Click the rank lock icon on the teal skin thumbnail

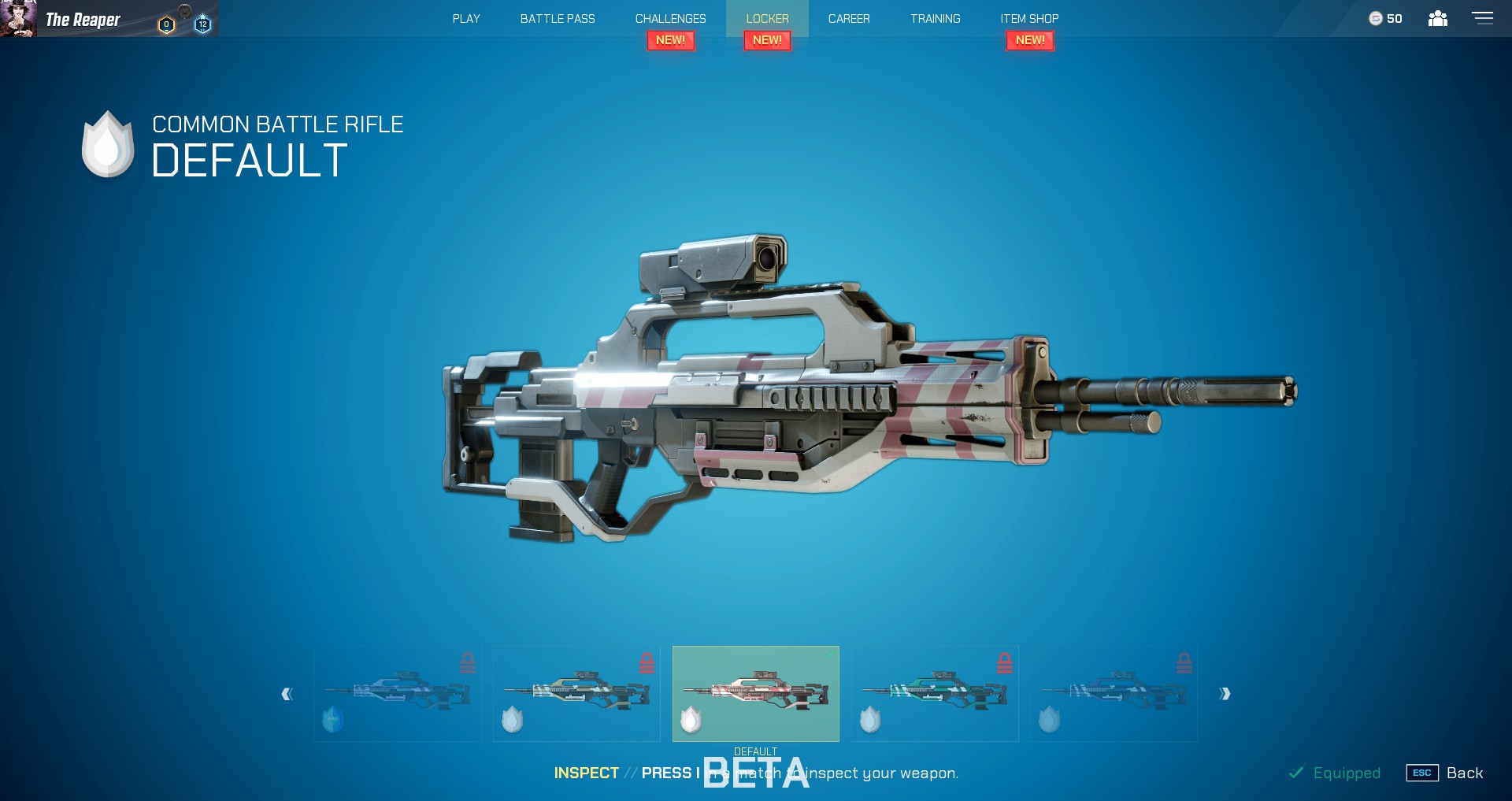point(1005,662)
